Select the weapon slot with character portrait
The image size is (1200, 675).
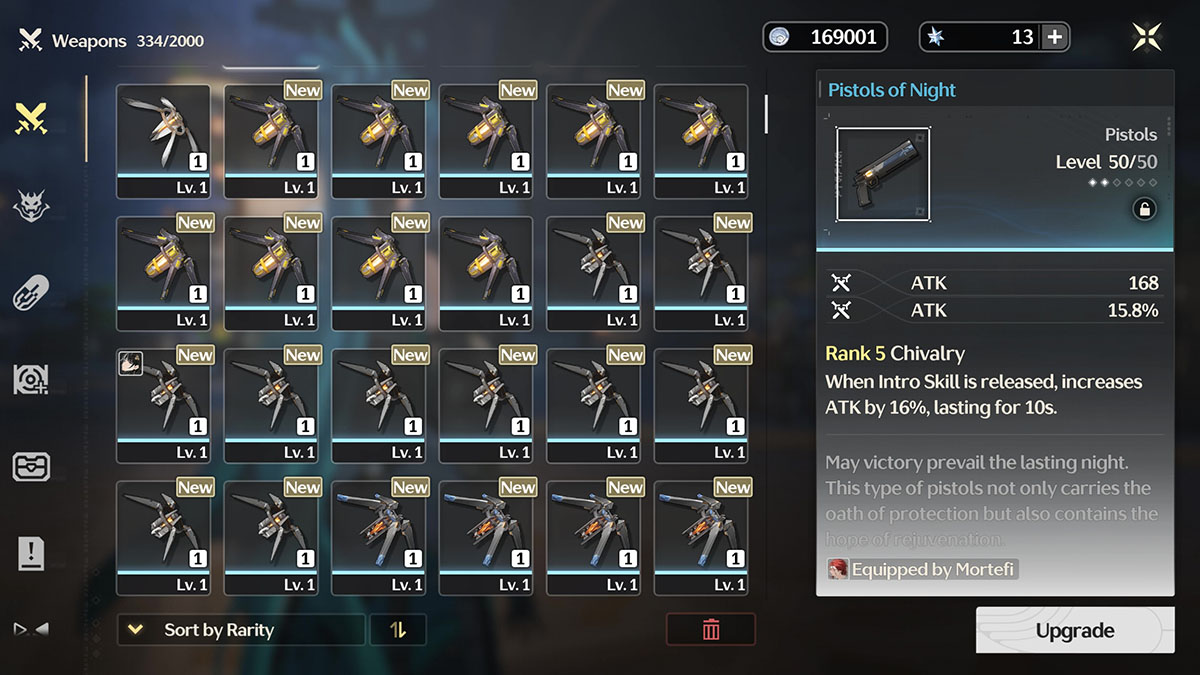point(163,405)
